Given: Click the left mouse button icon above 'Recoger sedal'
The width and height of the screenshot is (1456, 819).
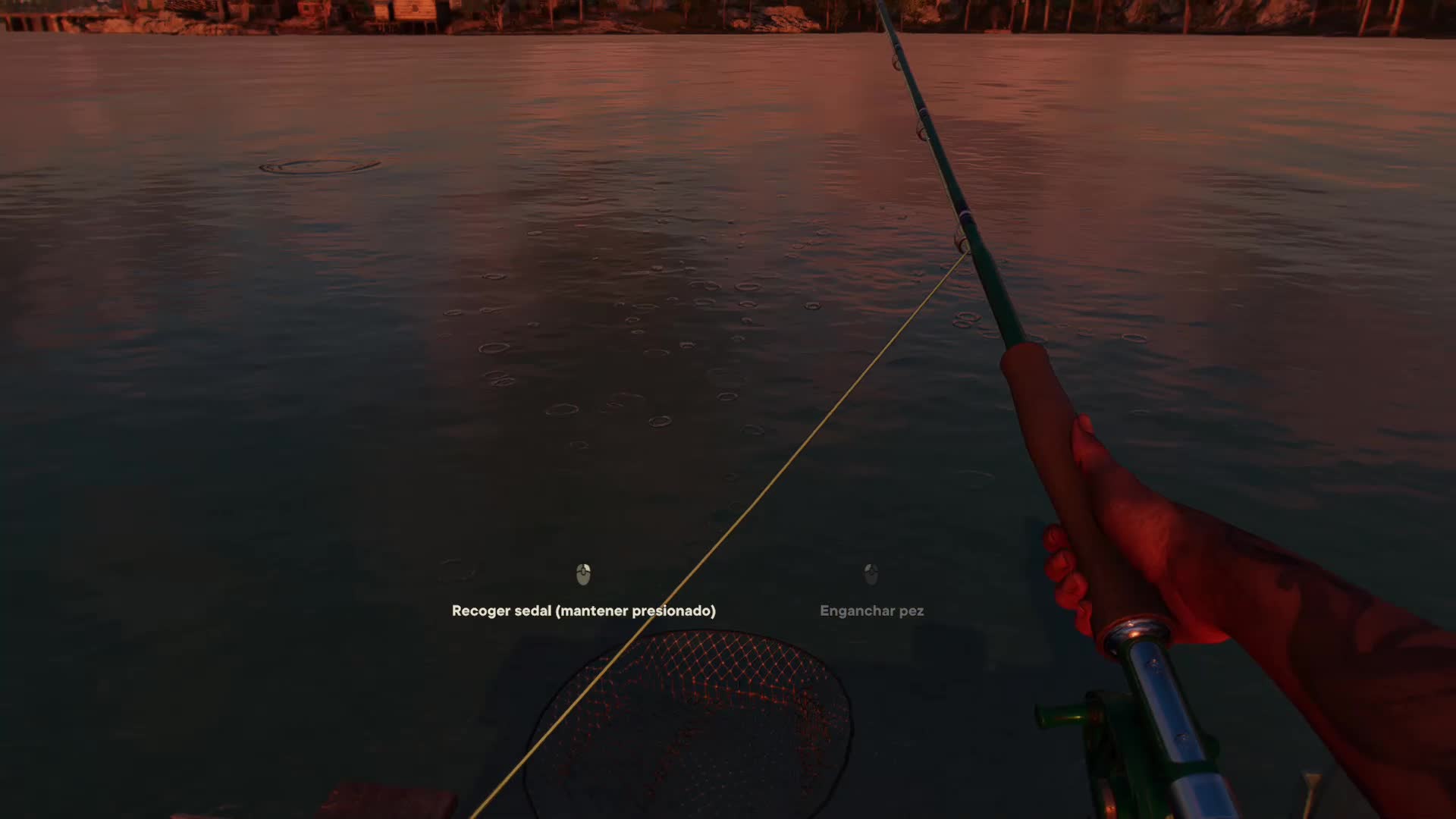Looking at the screenshot, I should (583, 576).
